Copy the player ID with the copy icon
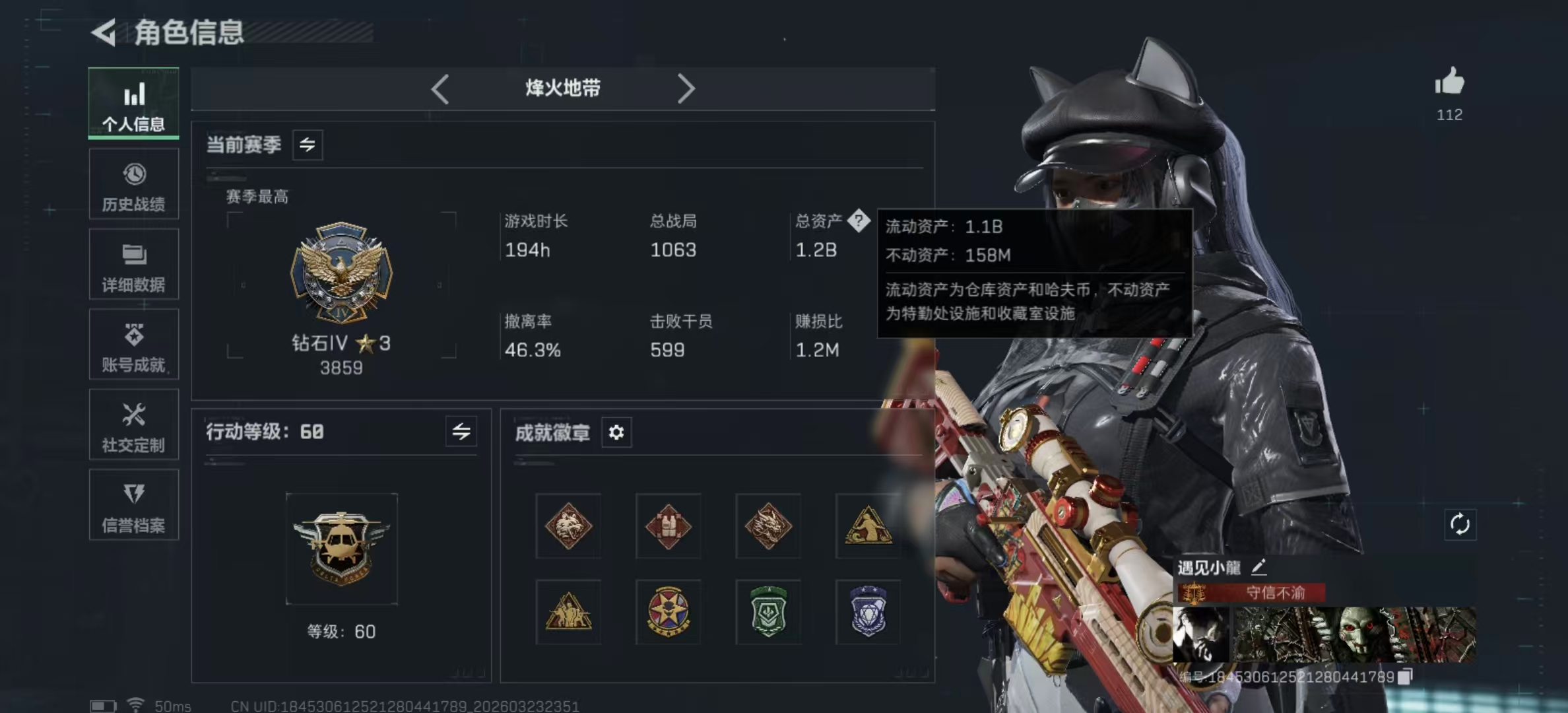This screenshot has height=713, width=1568. tap(1405, 676)
